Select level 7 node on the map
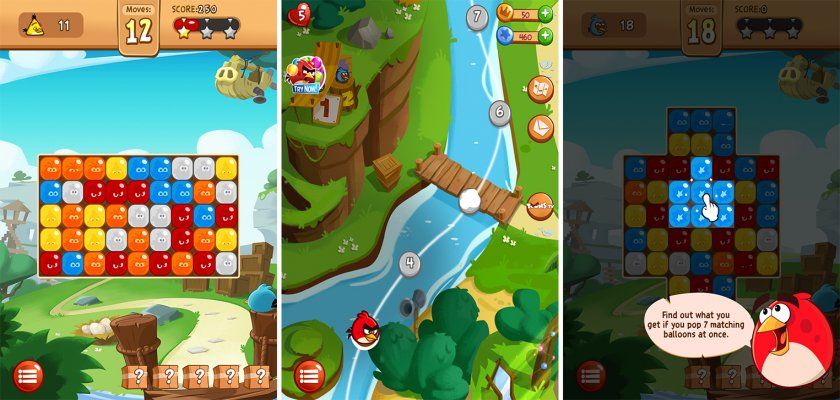Viewport: 840px width, 400px height. [478, 16]
